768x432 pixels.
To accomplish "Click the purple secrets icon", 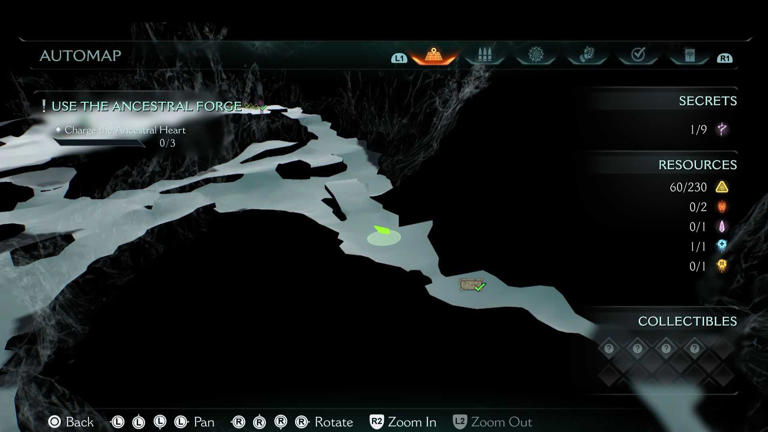I will [x=722, y=129].
